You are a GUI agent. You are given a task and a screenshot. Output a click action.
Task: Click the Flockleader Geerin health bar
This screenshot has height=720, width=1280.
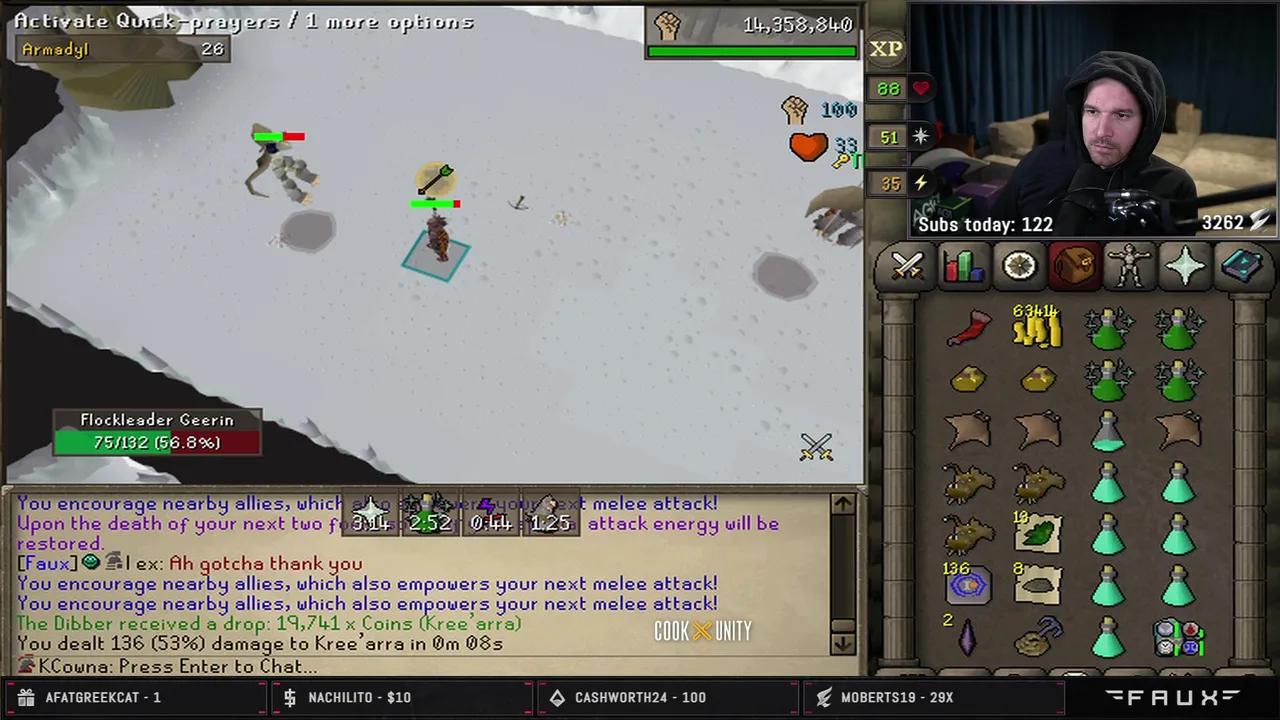pyautogui.click(x=157, y=442)
